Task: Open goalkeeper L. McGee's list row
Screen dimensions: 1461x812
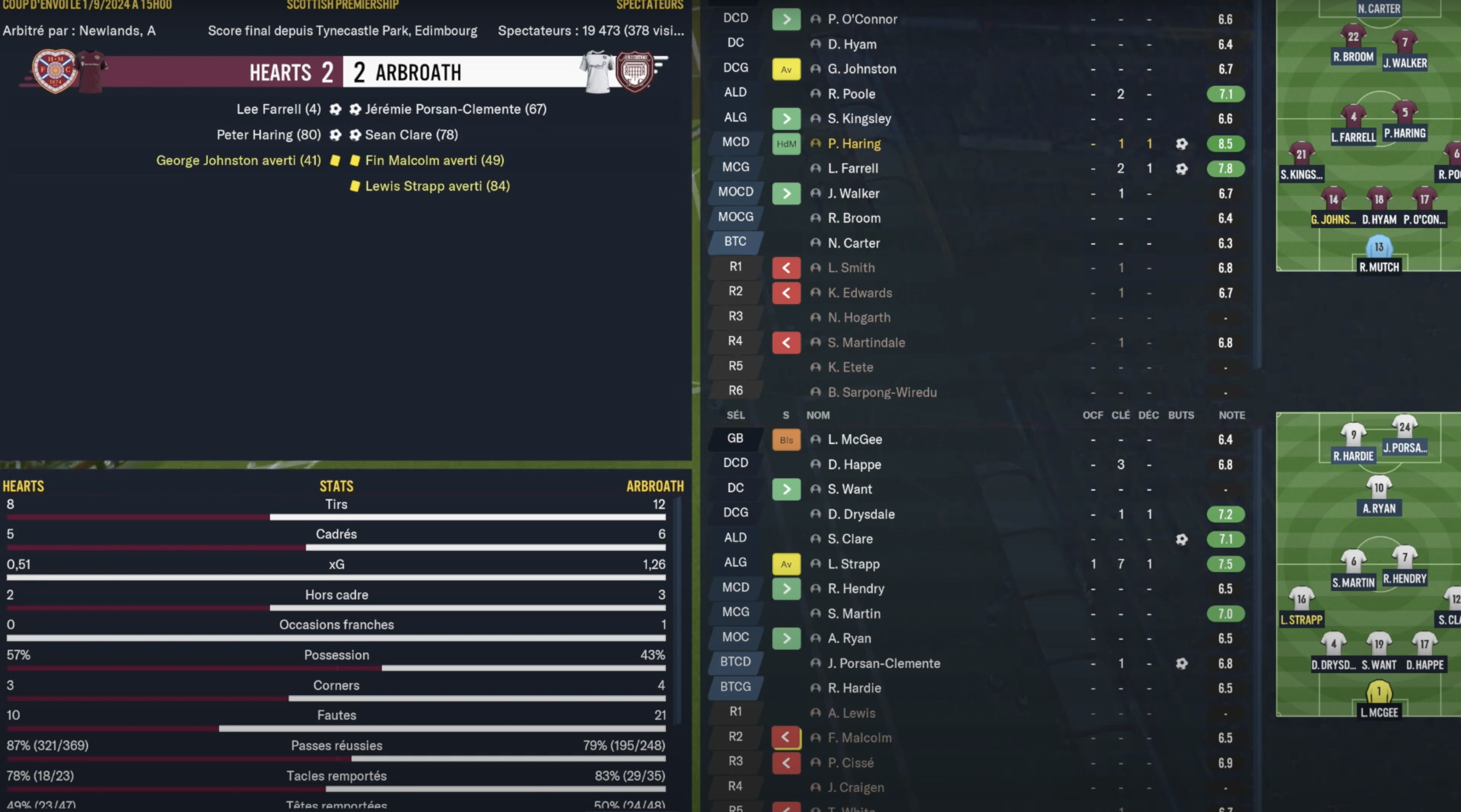Action: [x=855, y=439]
